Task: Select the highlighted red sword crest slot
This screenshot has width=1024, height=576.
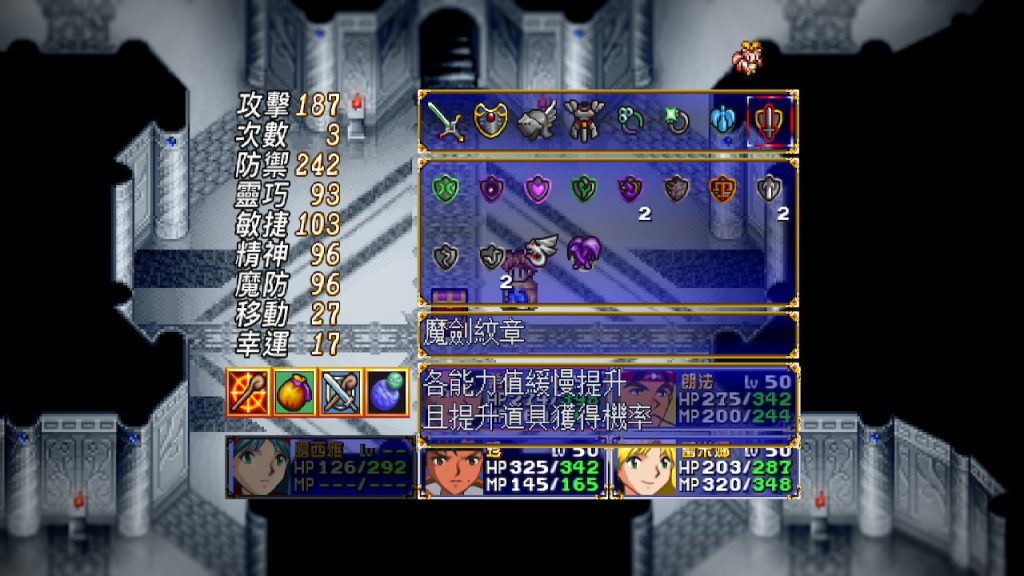Action: coord(770,122)
